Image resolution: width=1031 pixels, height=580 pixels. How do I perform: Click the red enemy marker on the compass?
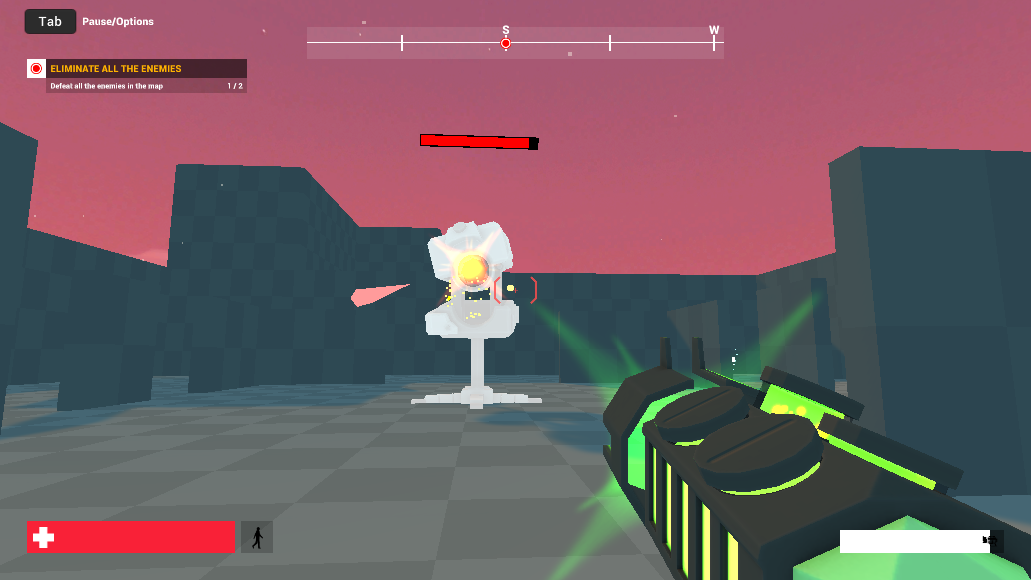[x=506, y=43]
